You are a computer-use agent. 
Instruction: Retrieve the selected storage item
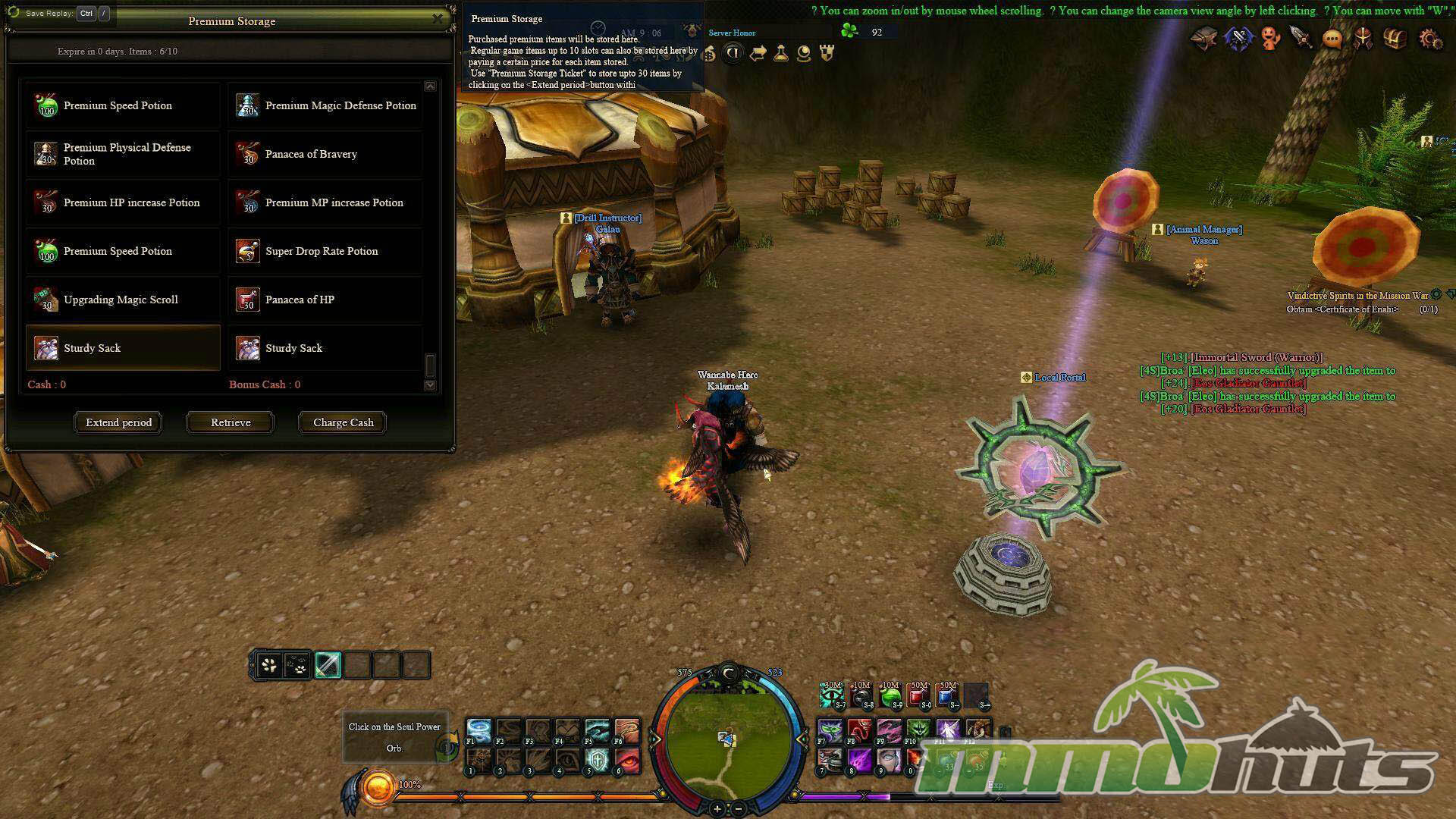[x=231, y=422]
